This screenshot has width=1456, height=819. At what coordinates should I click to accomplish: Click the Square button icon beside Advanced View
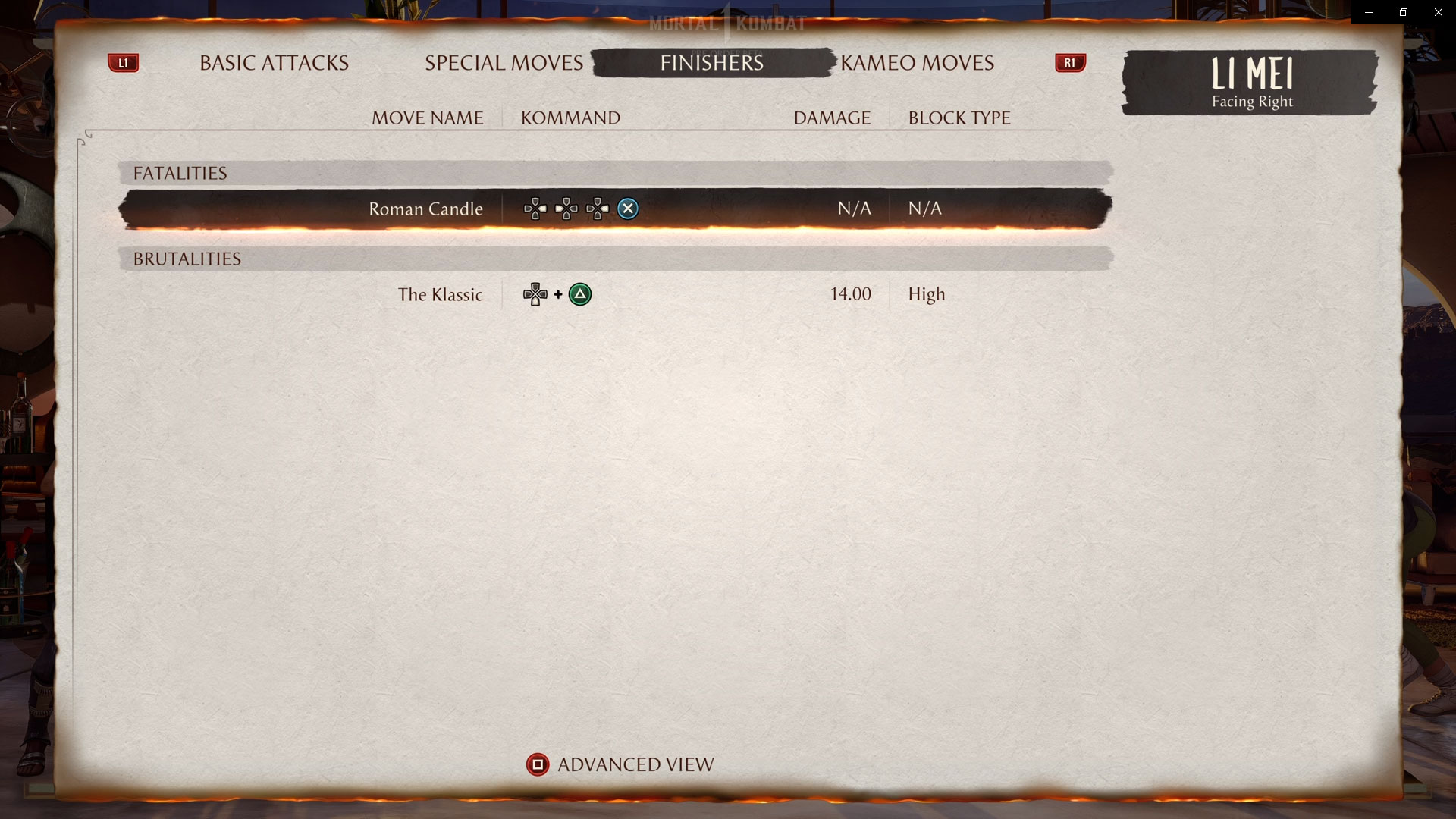coord(538,764)
